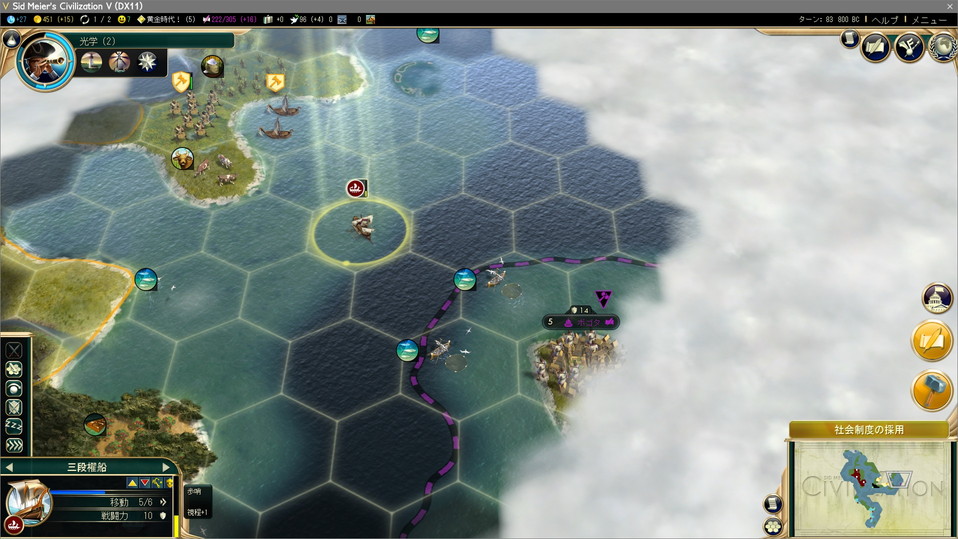The width and height of the screenshot is (958, 539).
Task: Choose the triple-chevron action in the unit panel
Action: pos(14,445)
